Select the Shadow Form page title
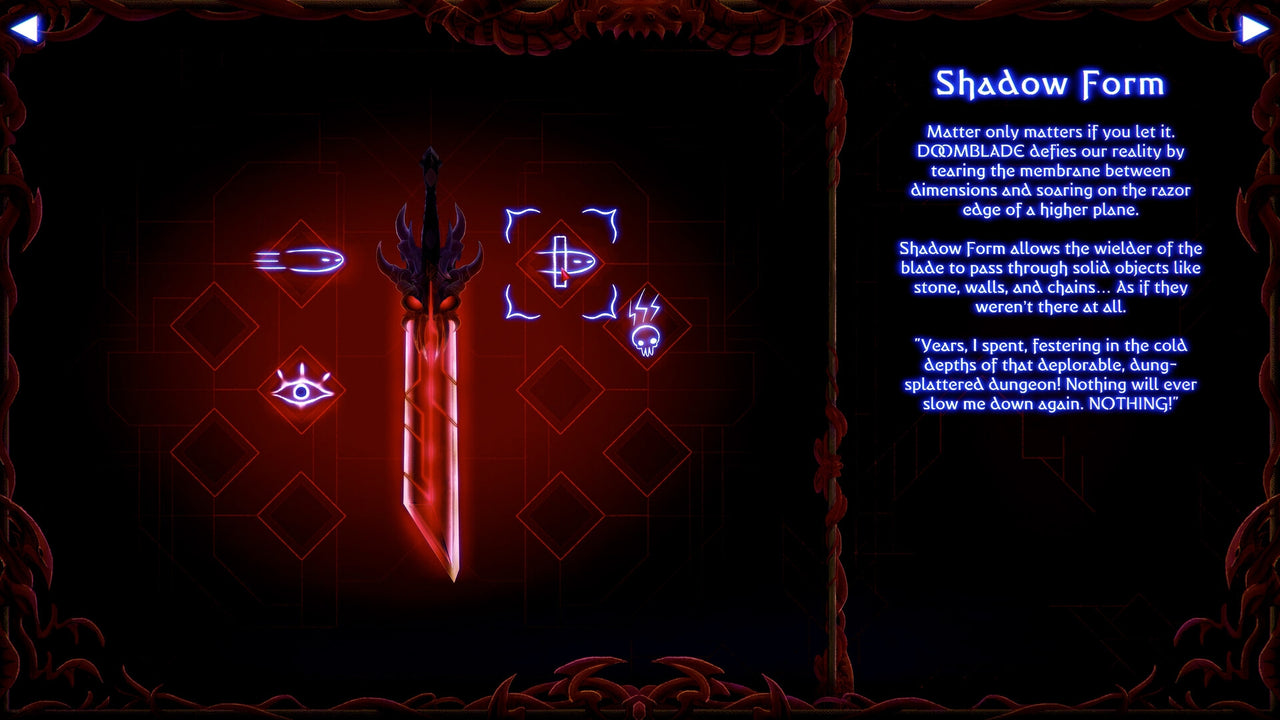 1052,84
